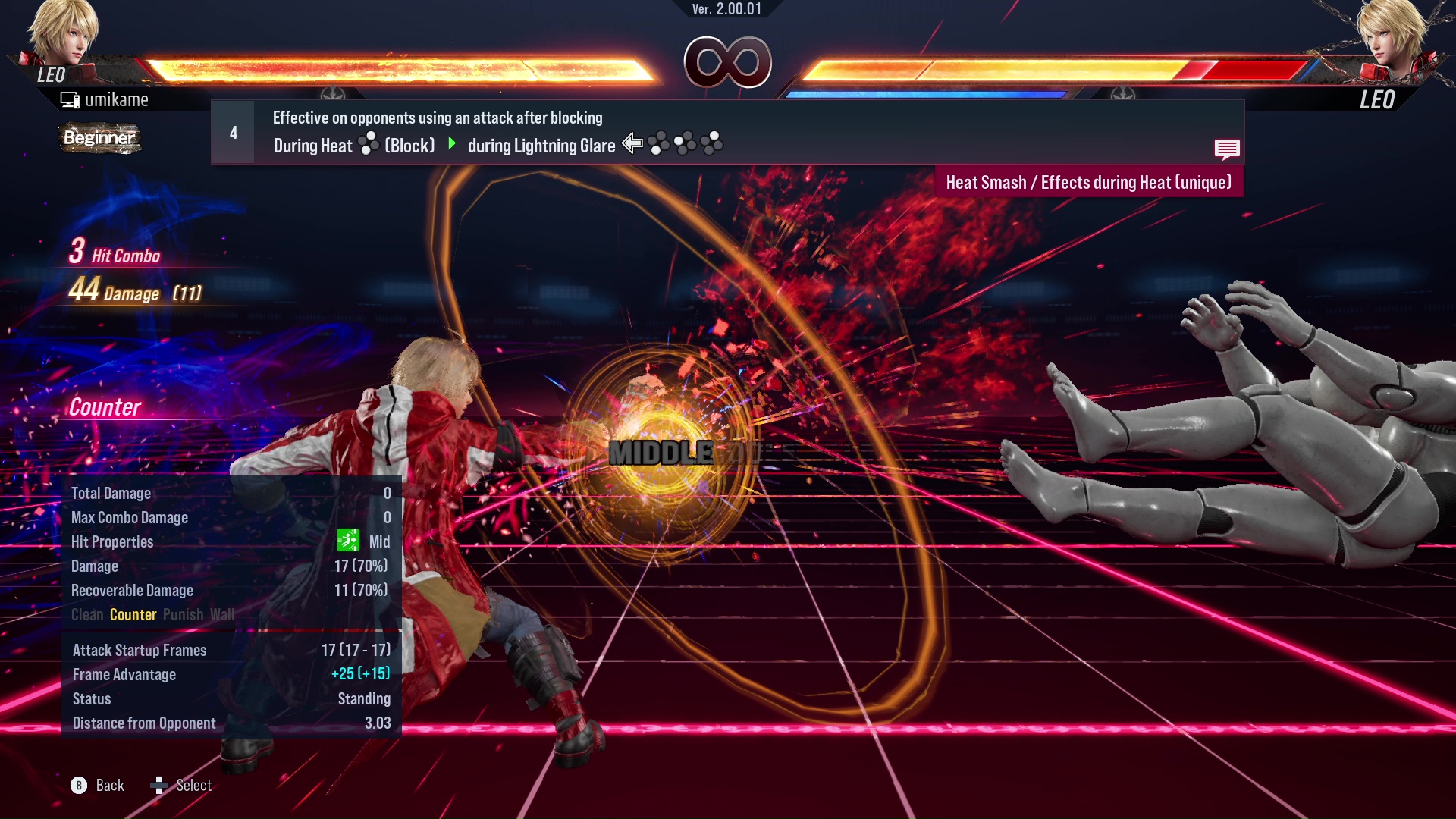
Task: Expand combo step number 4
Action: pos(232,132)
